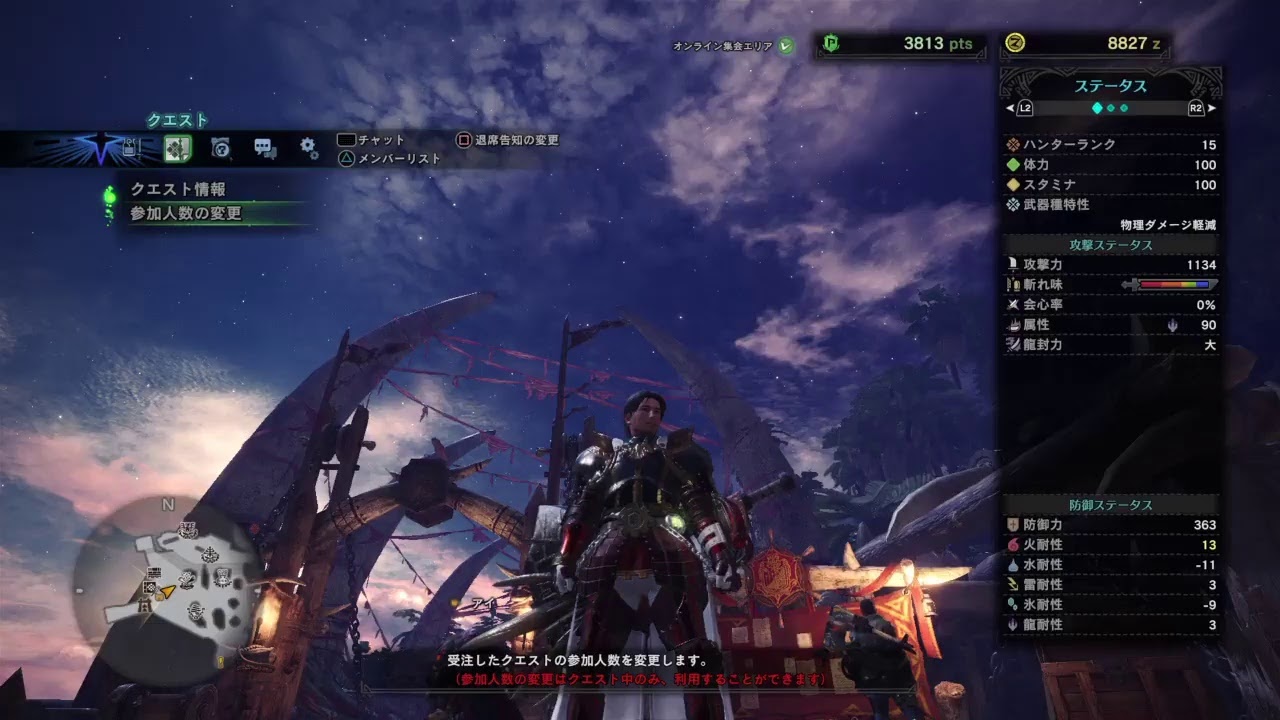This screenshot has width=1280, height=720.
Task: Click the zenny coin icon near 8827 z
Action: click(x=1015, y=44)
